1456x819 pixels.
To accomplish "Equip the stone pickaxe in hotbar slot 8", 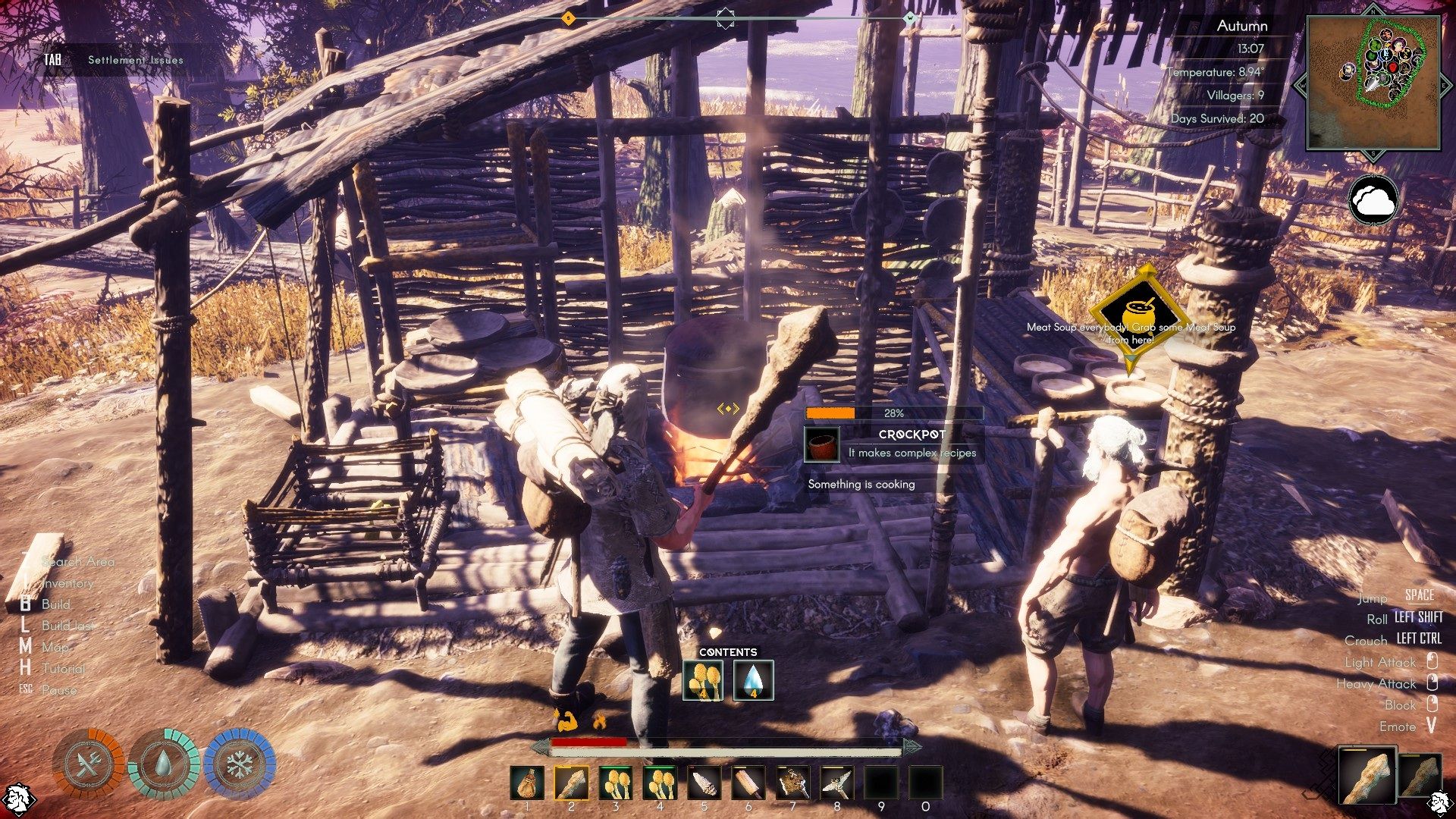I will 837,783.
